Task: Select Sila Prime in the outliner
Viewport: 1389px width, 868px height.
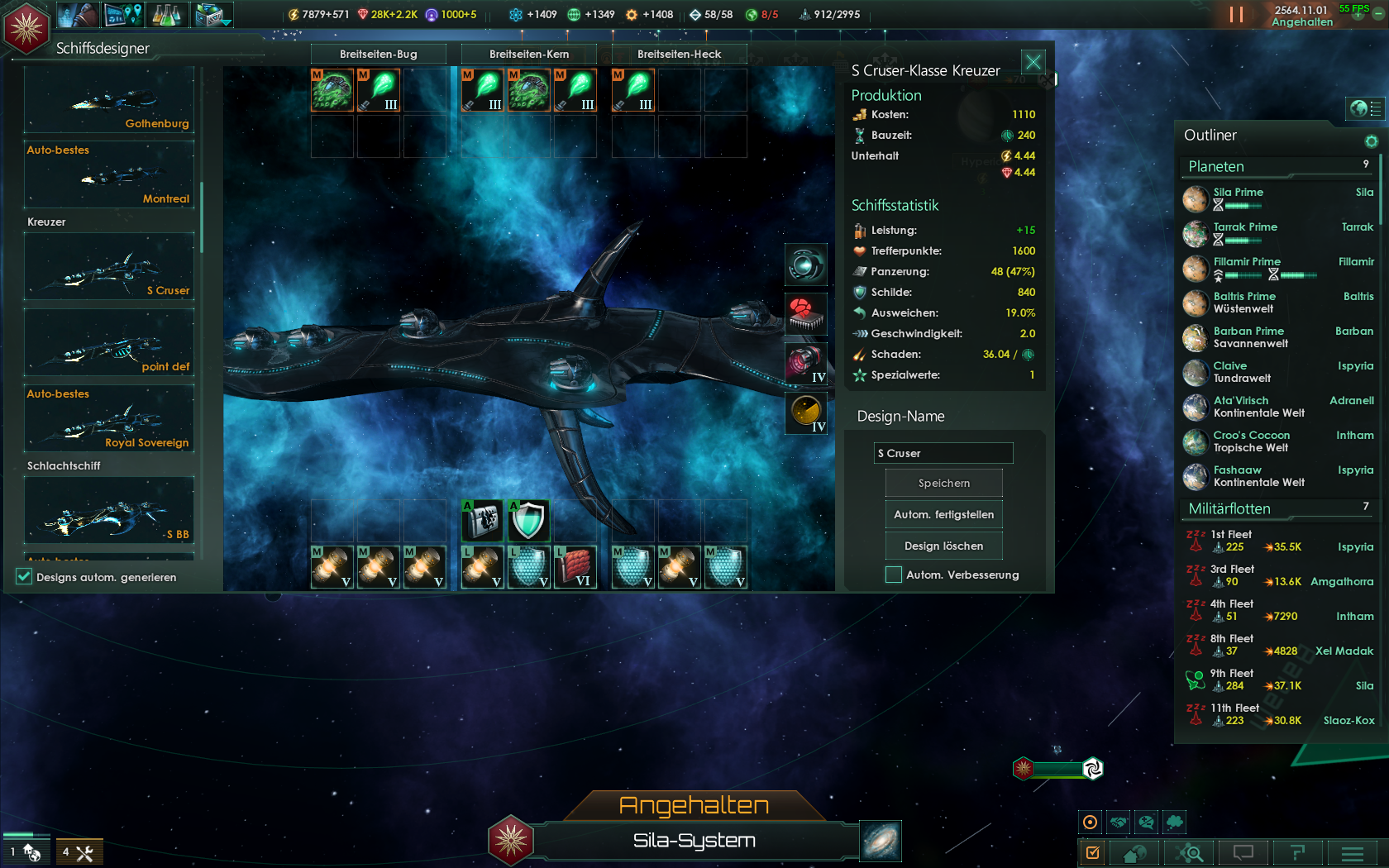Action: [1238, 193]
